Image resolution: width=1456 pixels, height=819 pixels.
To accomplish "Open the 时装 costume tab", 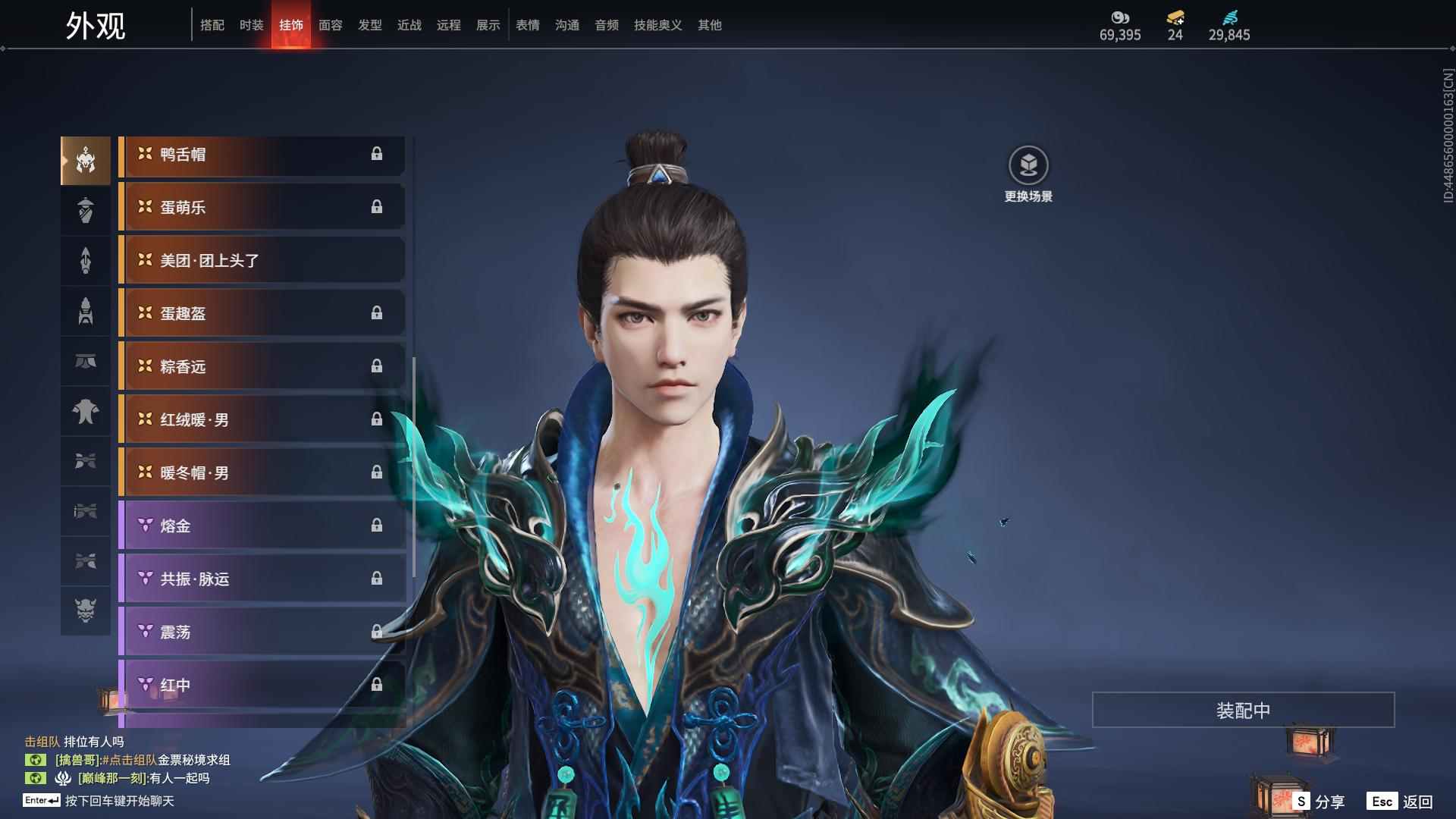I will coord(252,25).
